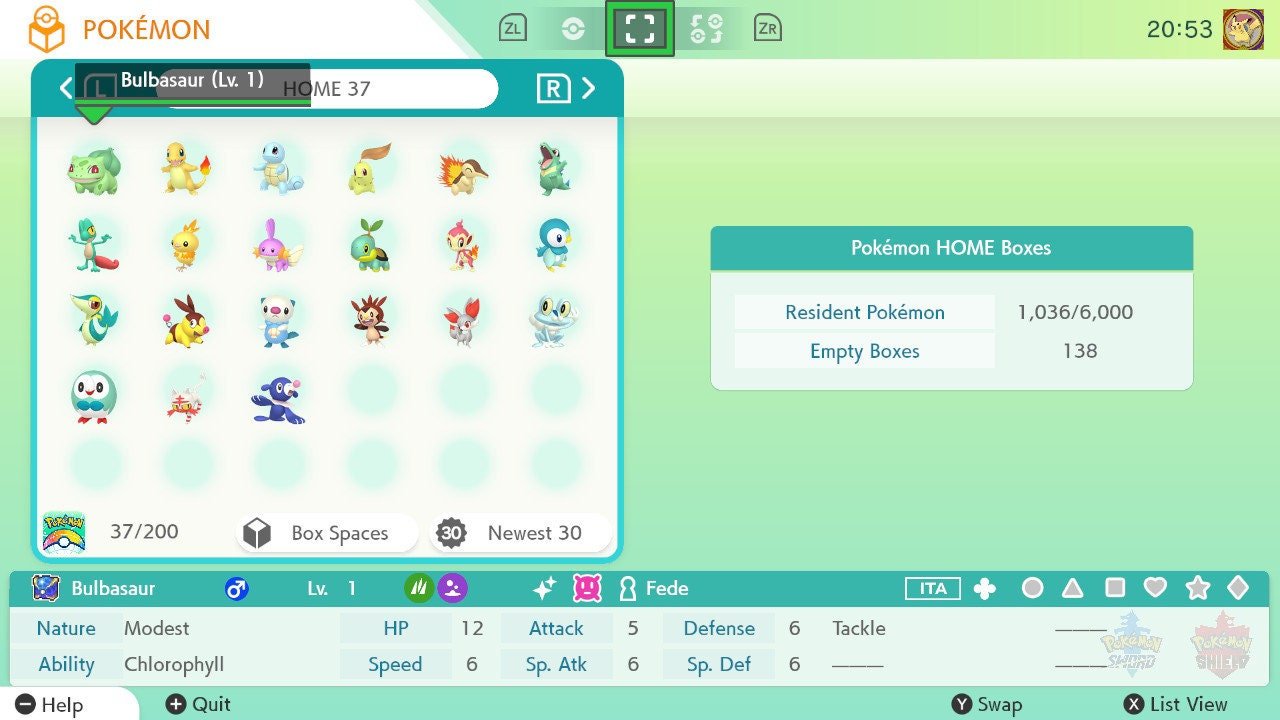This screenshot has height=720, width=1280.
Task: Click Bulbasaur's Grass type icon
Action: click(x=418, y=587)
